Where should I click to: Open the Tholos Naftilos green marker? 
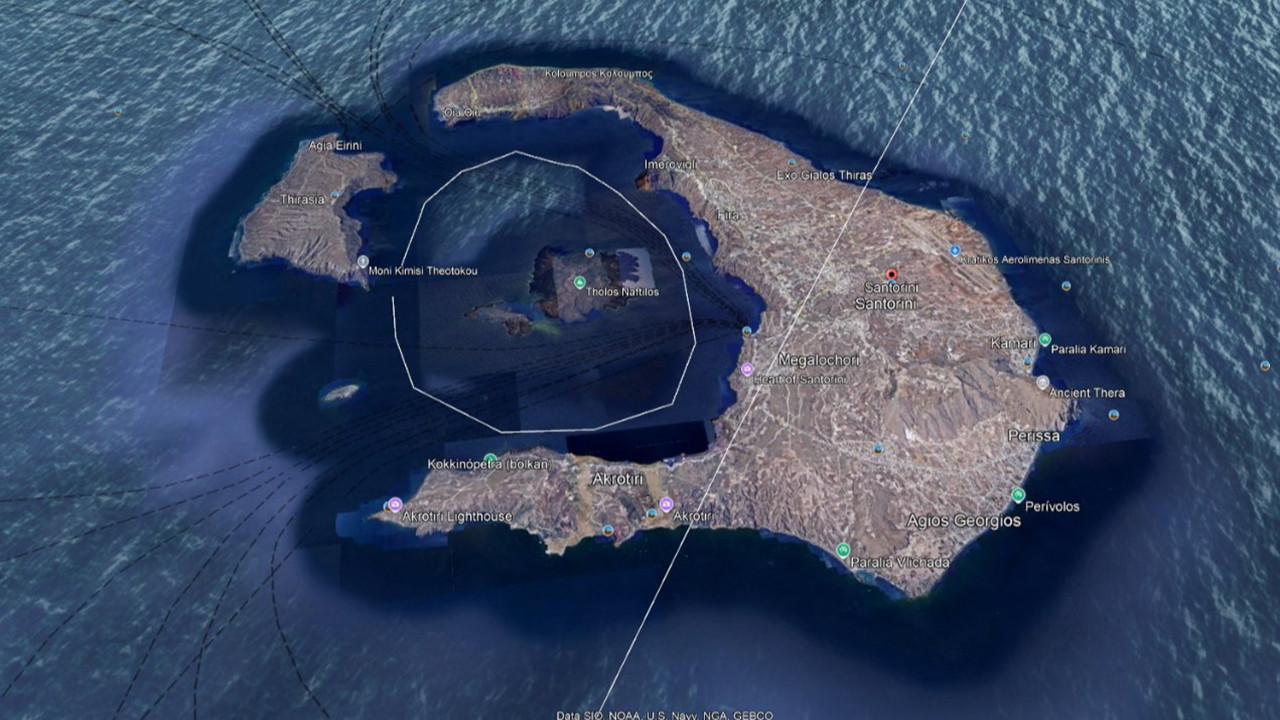point(579,282)
